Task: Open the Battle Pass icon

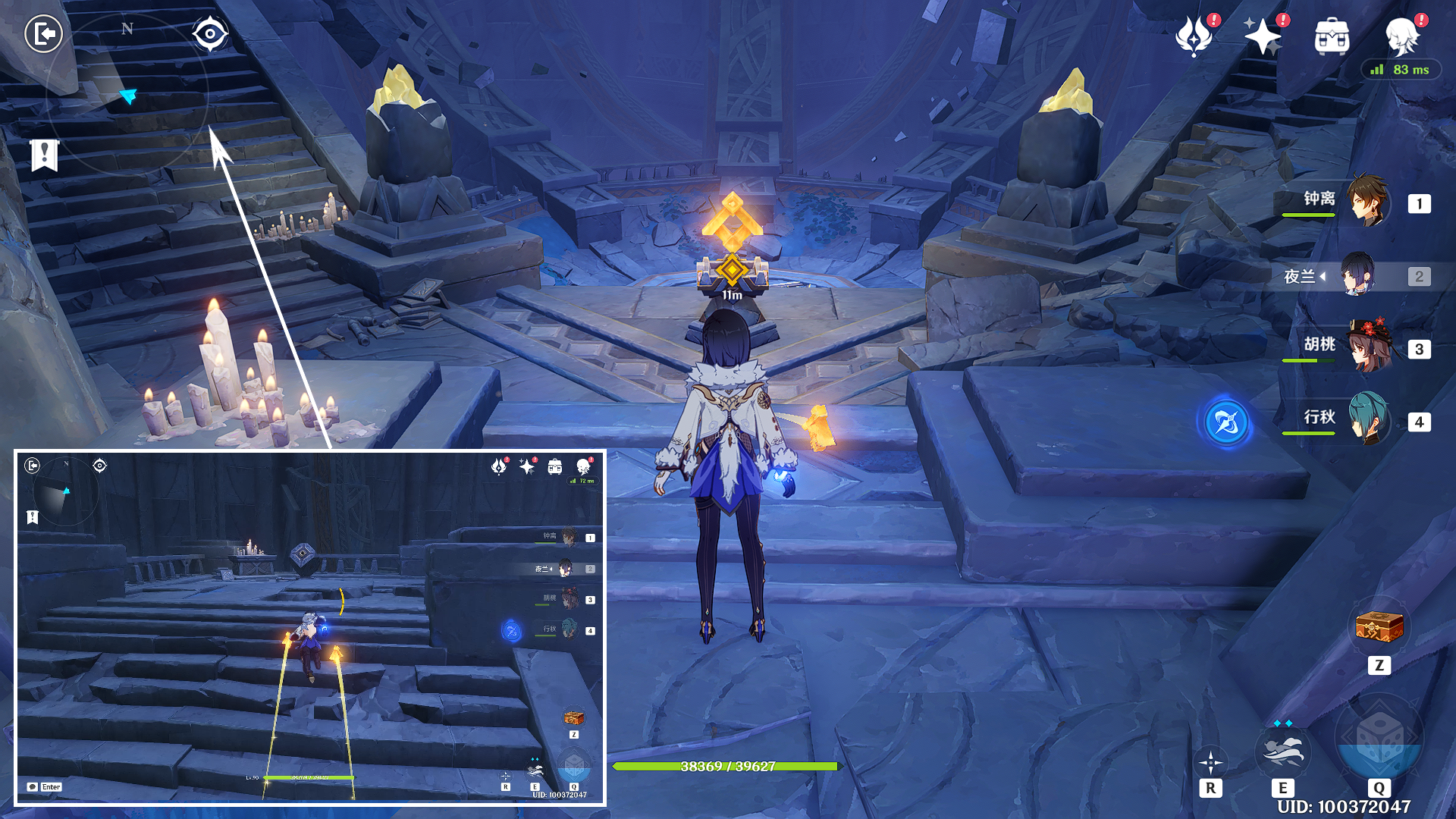Action: pyautogui.click(x=1194, y=36)
